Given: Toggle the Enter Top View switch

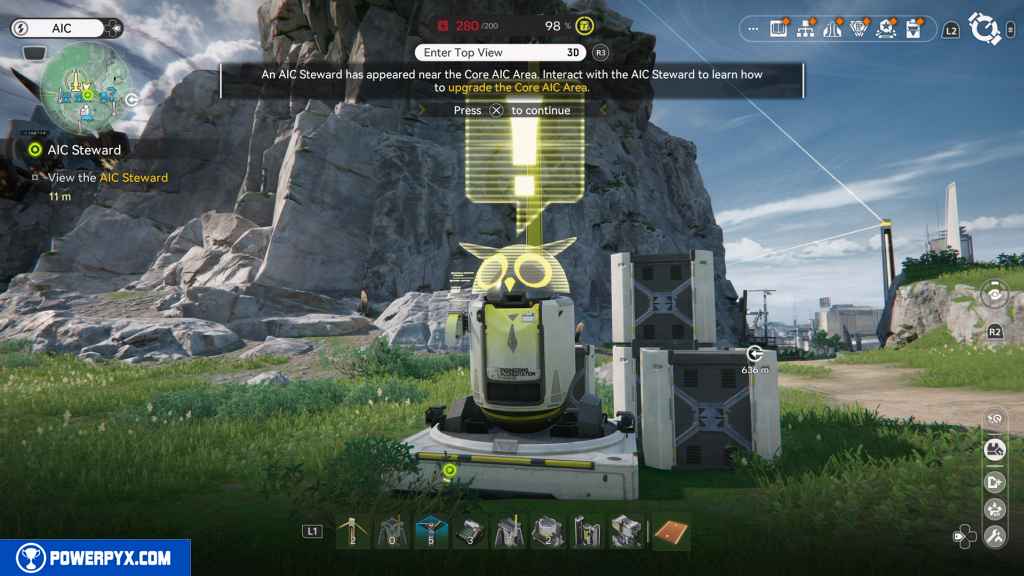Looking at the screenshot, I should coord(501,52).
